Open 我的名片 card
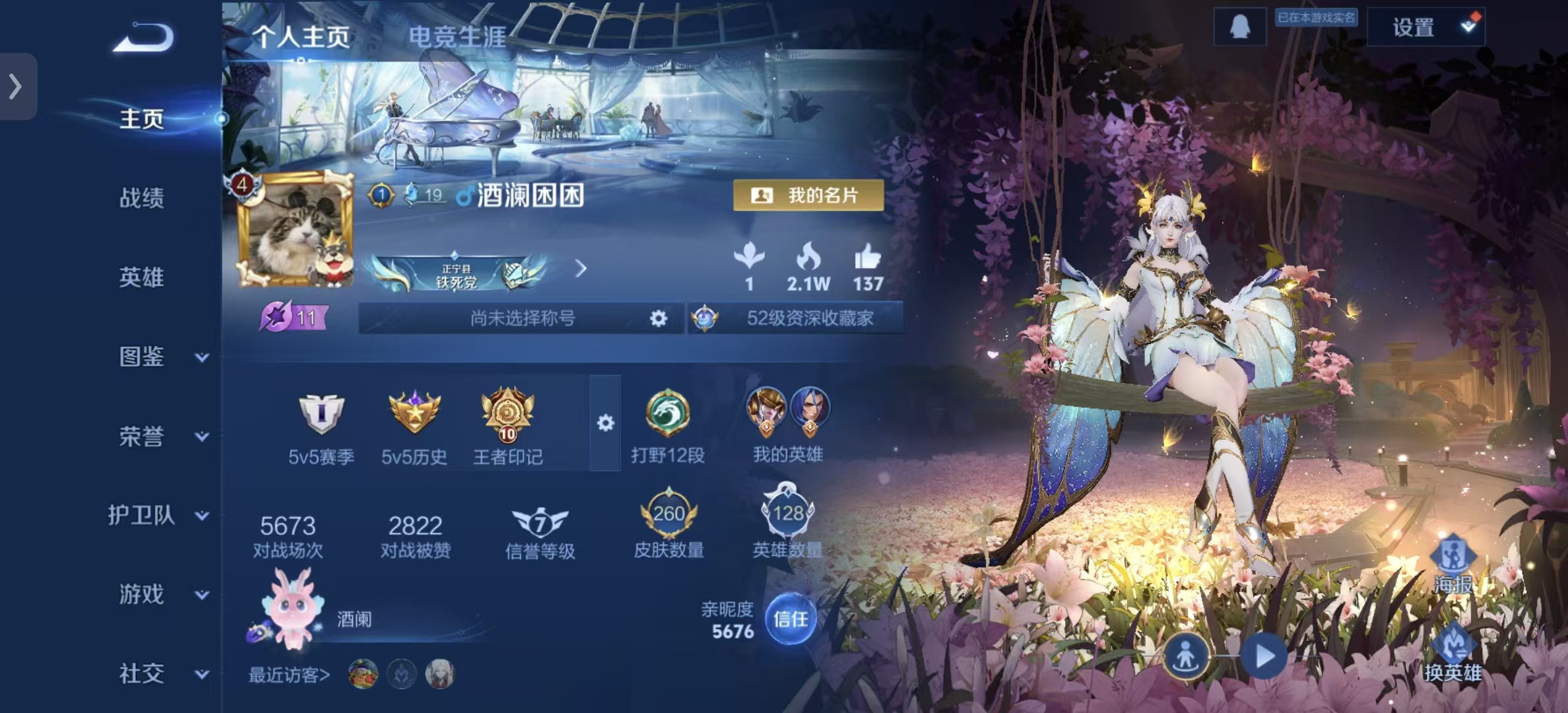Viewport: 1568px width, 713px height. [808, 195]
